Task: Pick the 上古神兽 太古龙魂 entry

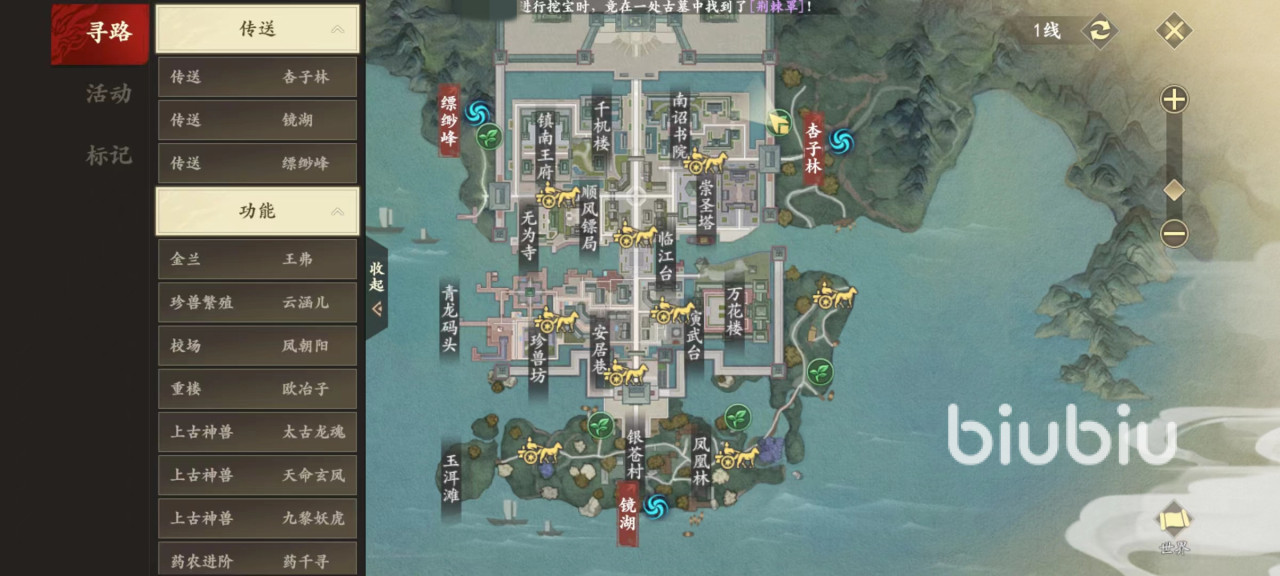Action: point(257,432)
